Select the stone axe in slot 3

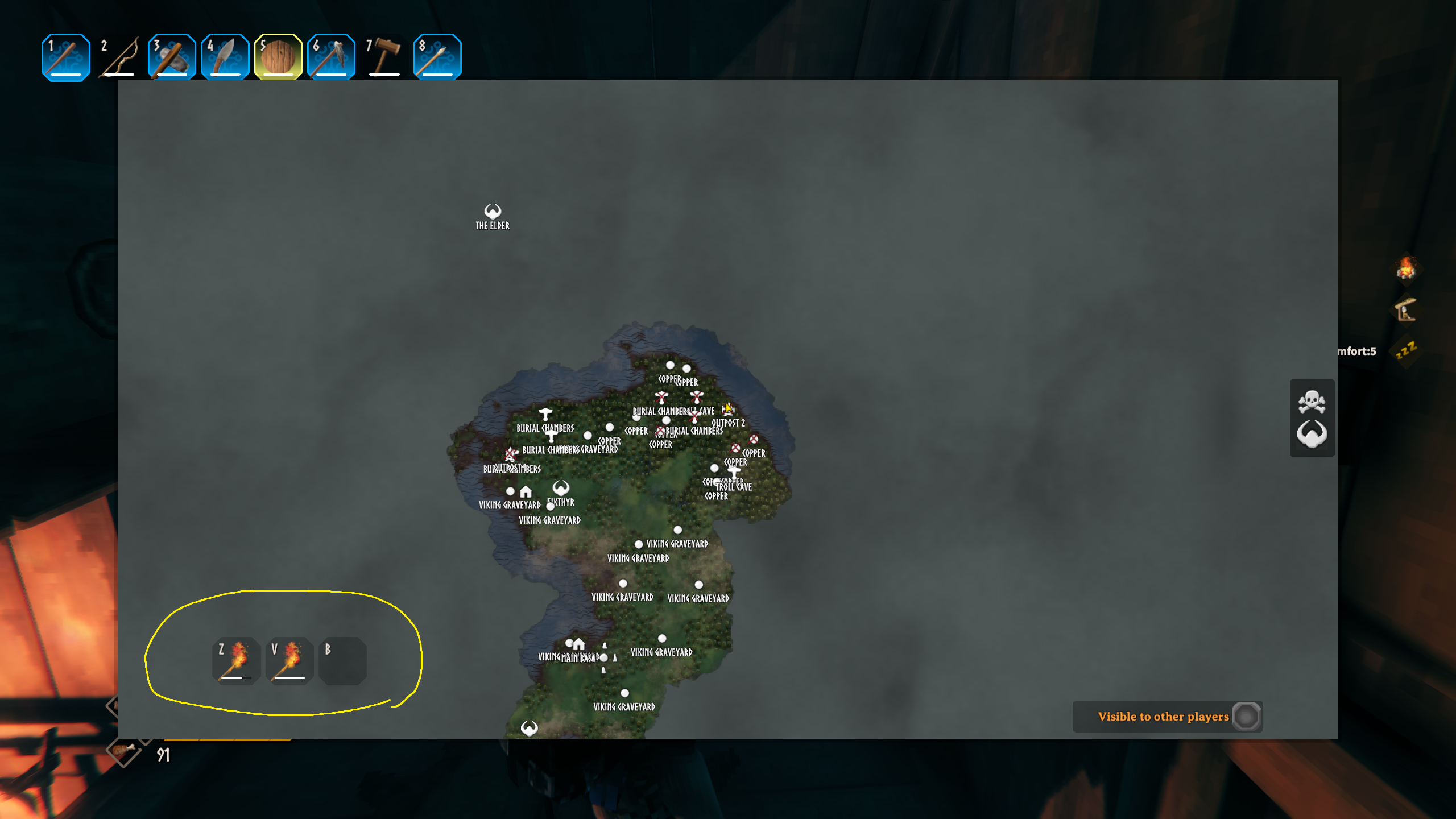(171, 55)
